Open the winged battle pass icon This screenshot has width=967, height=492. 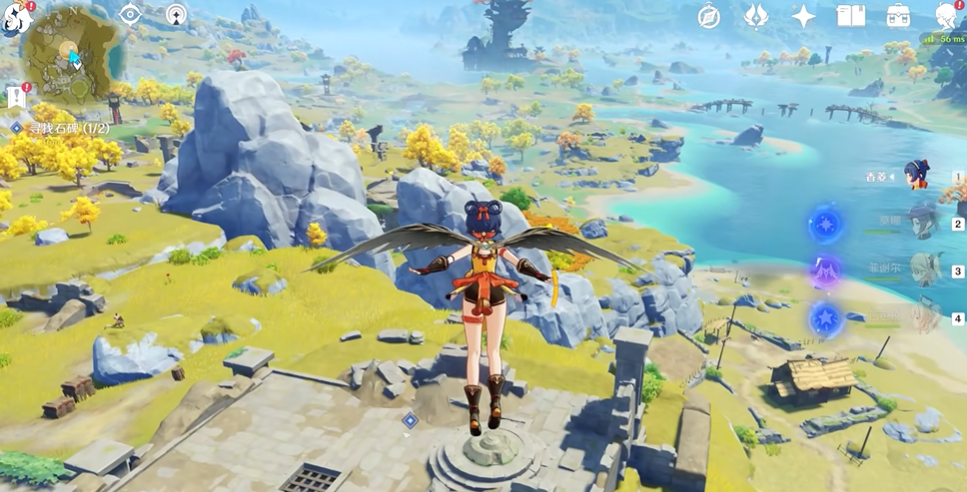tap(757, 15)
